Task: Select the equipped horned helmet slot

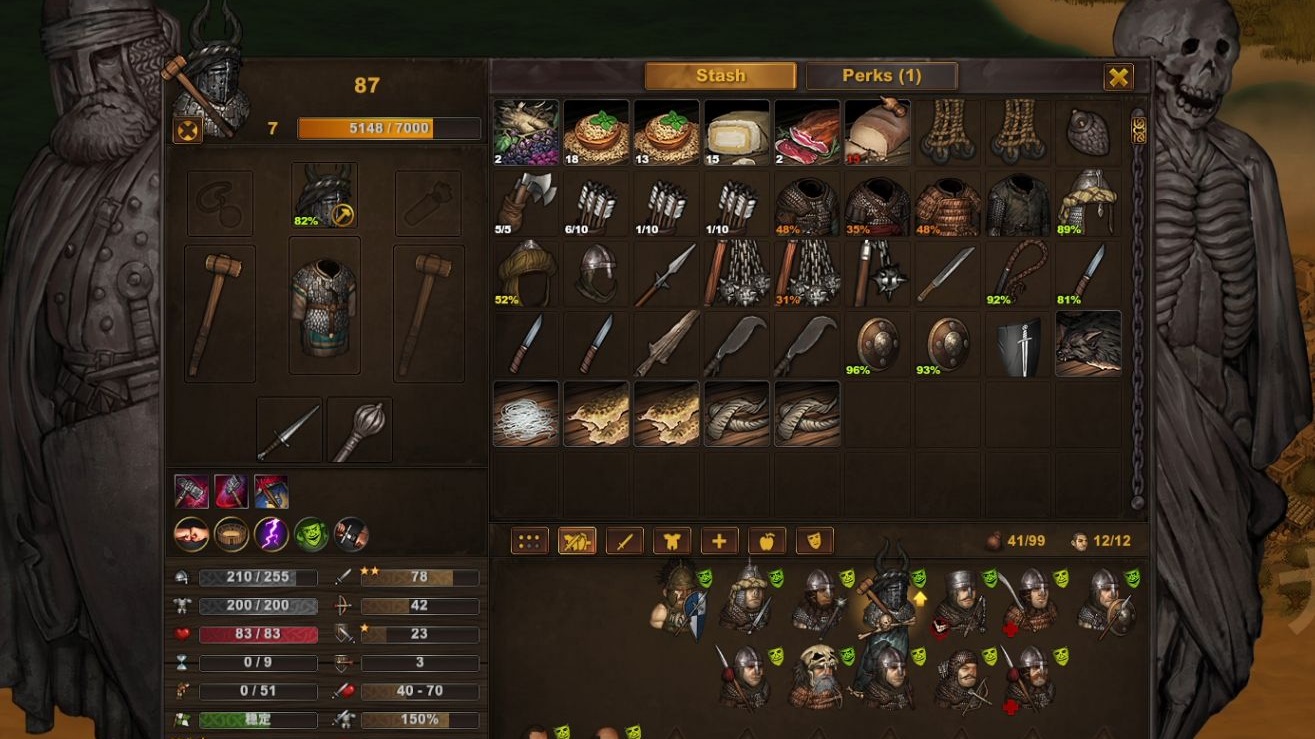Action: pyautogui.click(x=324, y=196)
